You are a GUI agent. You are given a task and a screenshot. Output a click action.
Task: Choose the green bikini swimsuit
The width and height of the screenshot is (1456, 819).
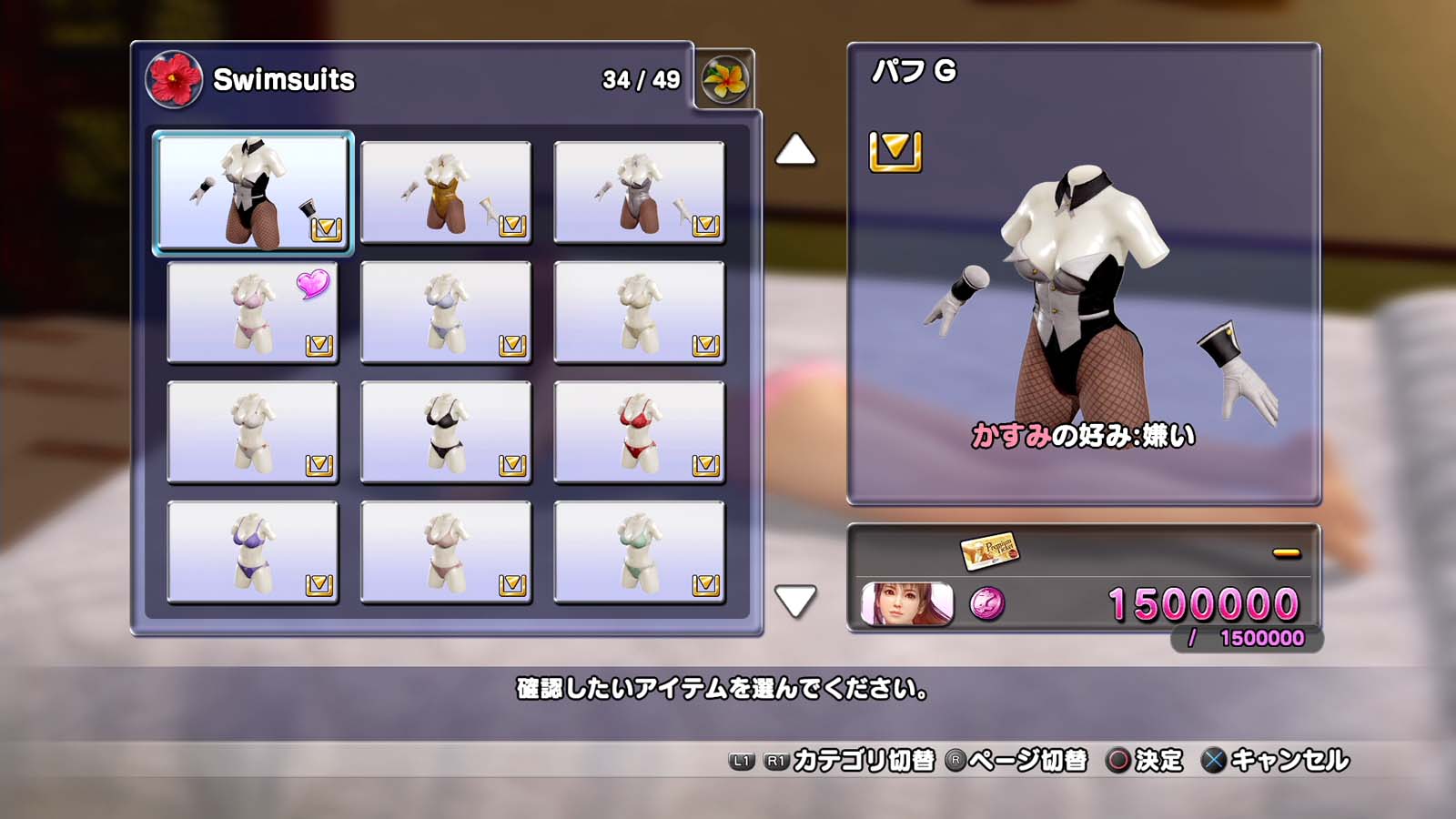point(639,552)
